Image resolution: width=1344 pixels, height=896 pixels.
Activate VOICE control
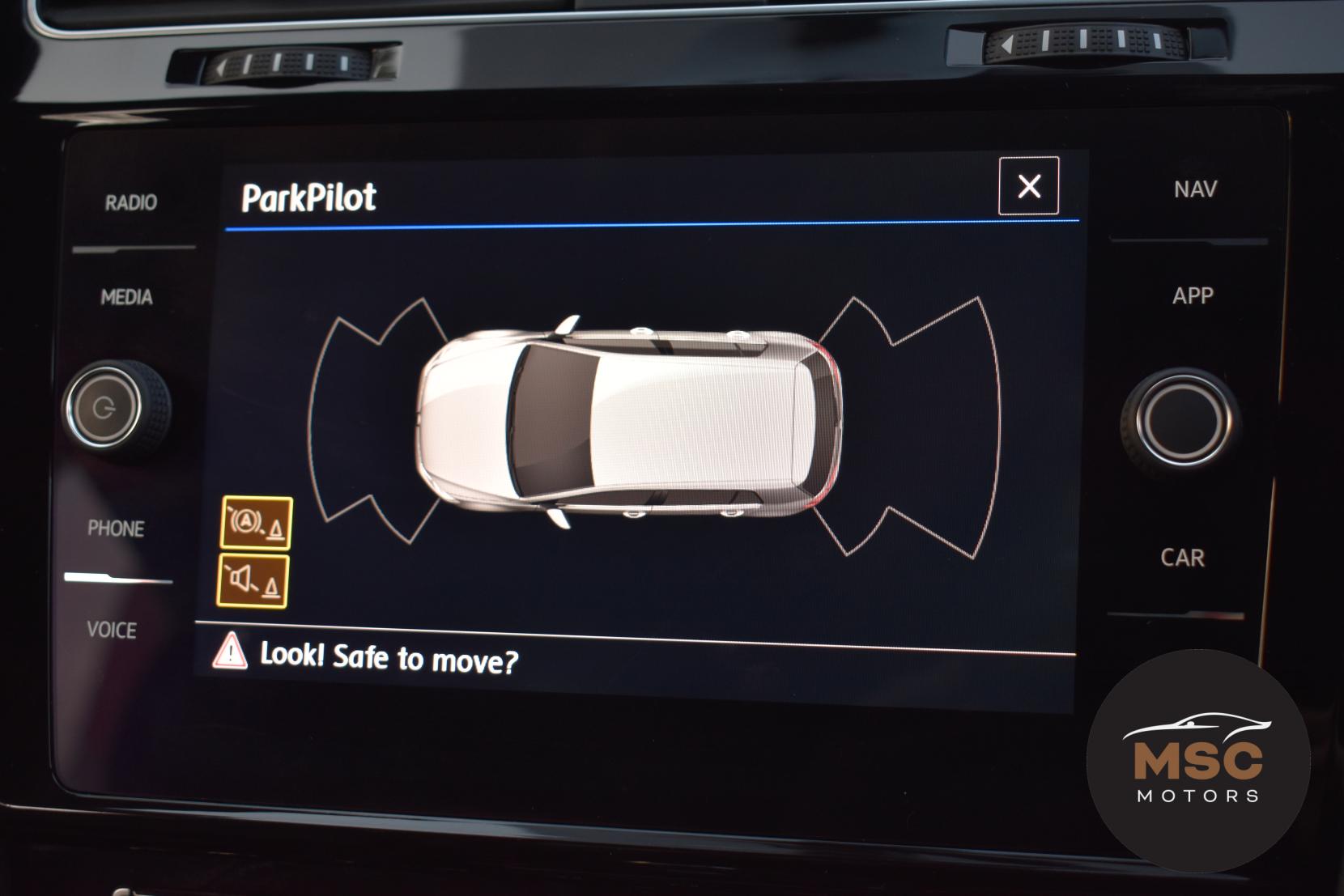(112, 630)
